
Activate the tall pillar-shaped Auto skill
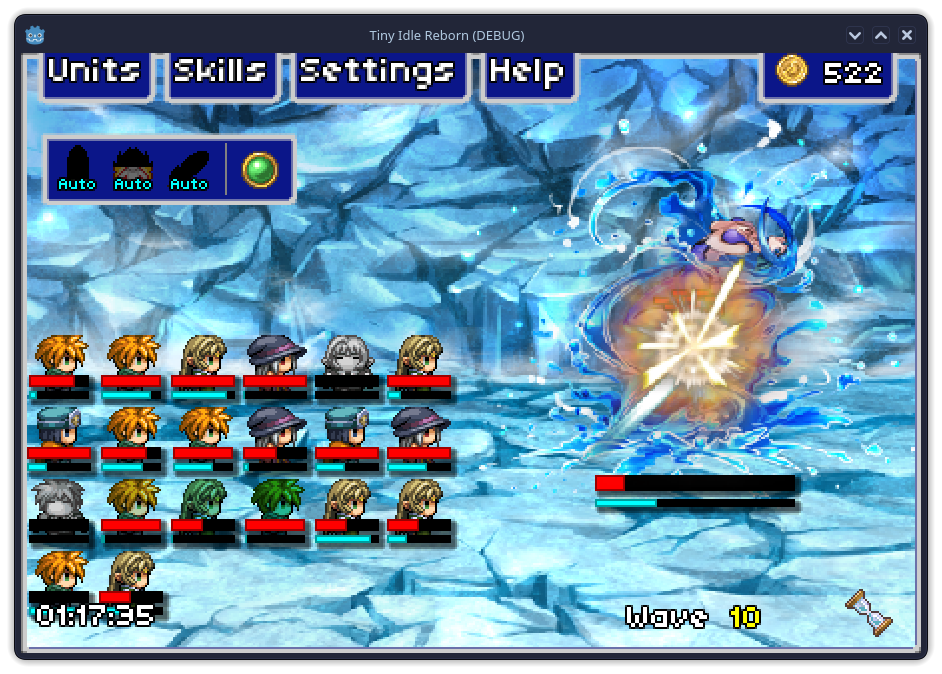point(77,167)
